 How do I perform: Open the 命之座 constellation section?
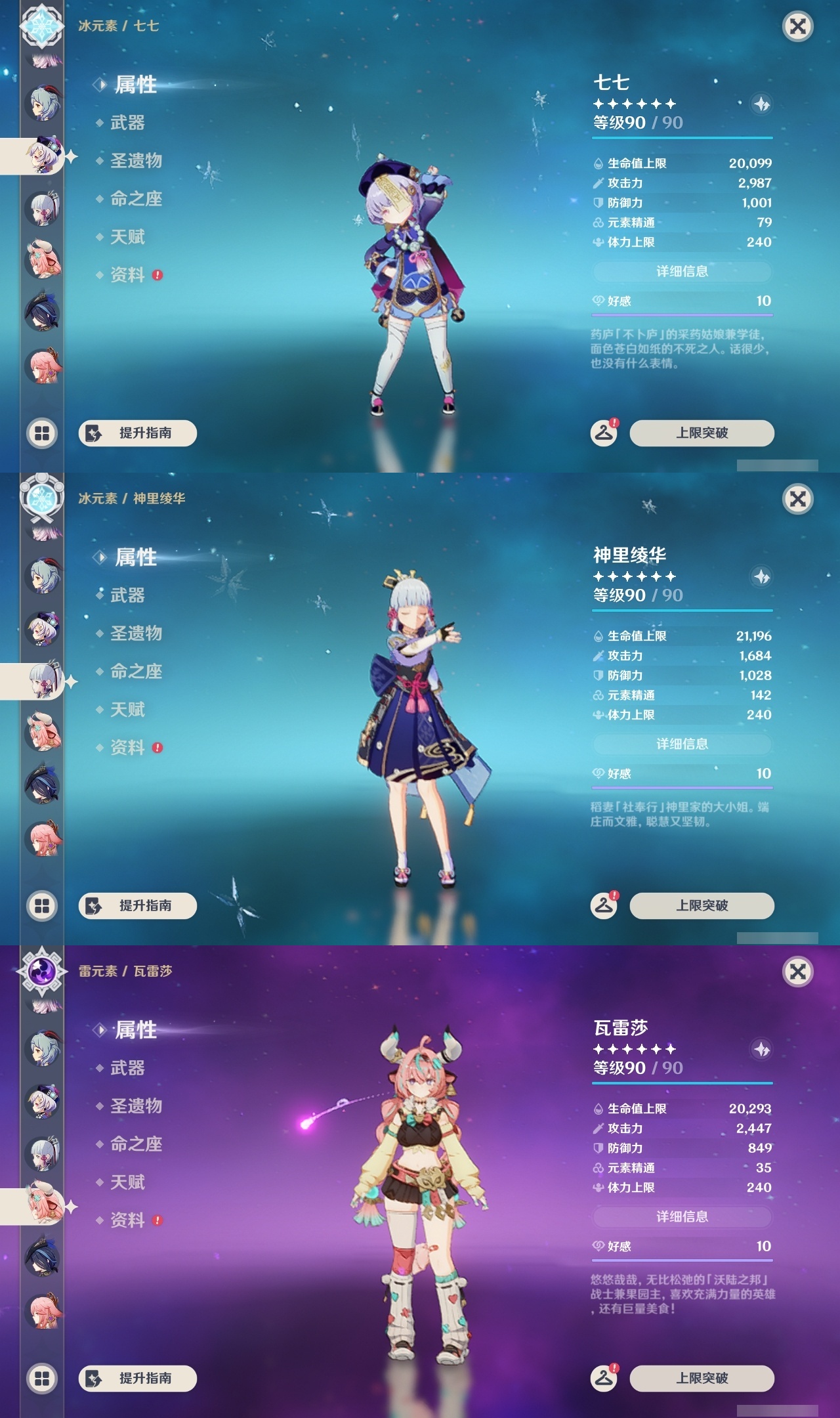tap(137, 198)
